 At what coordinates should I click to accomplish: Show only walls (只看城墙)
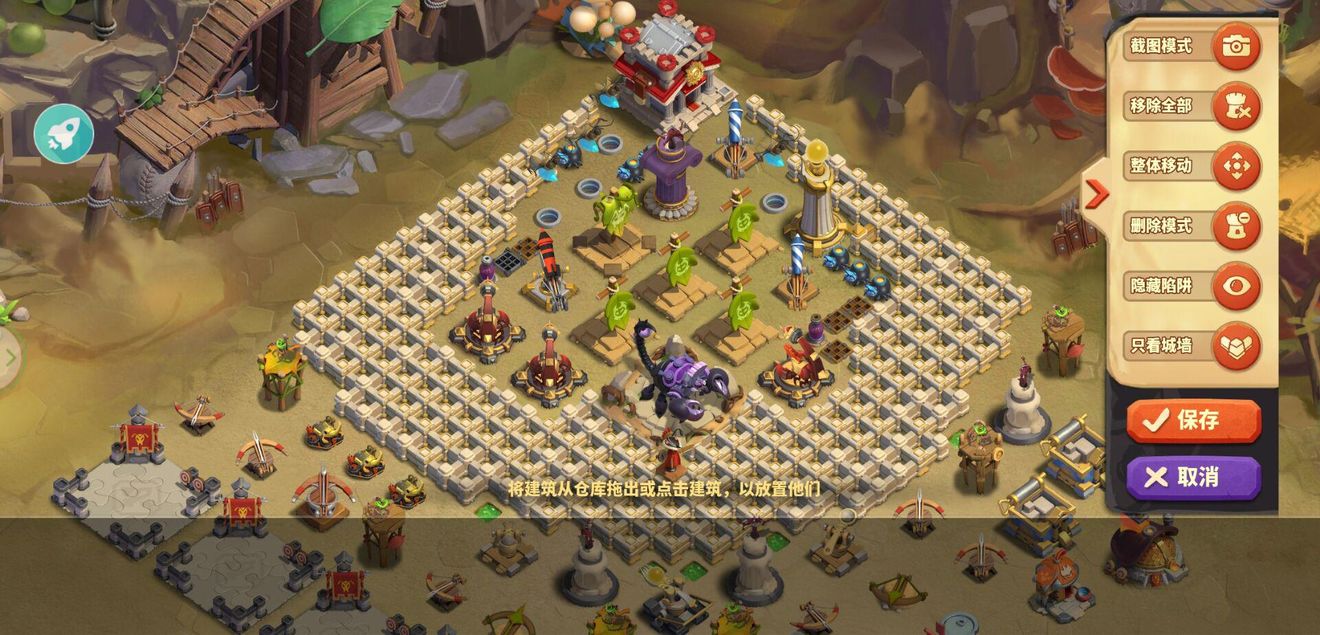1236,346
